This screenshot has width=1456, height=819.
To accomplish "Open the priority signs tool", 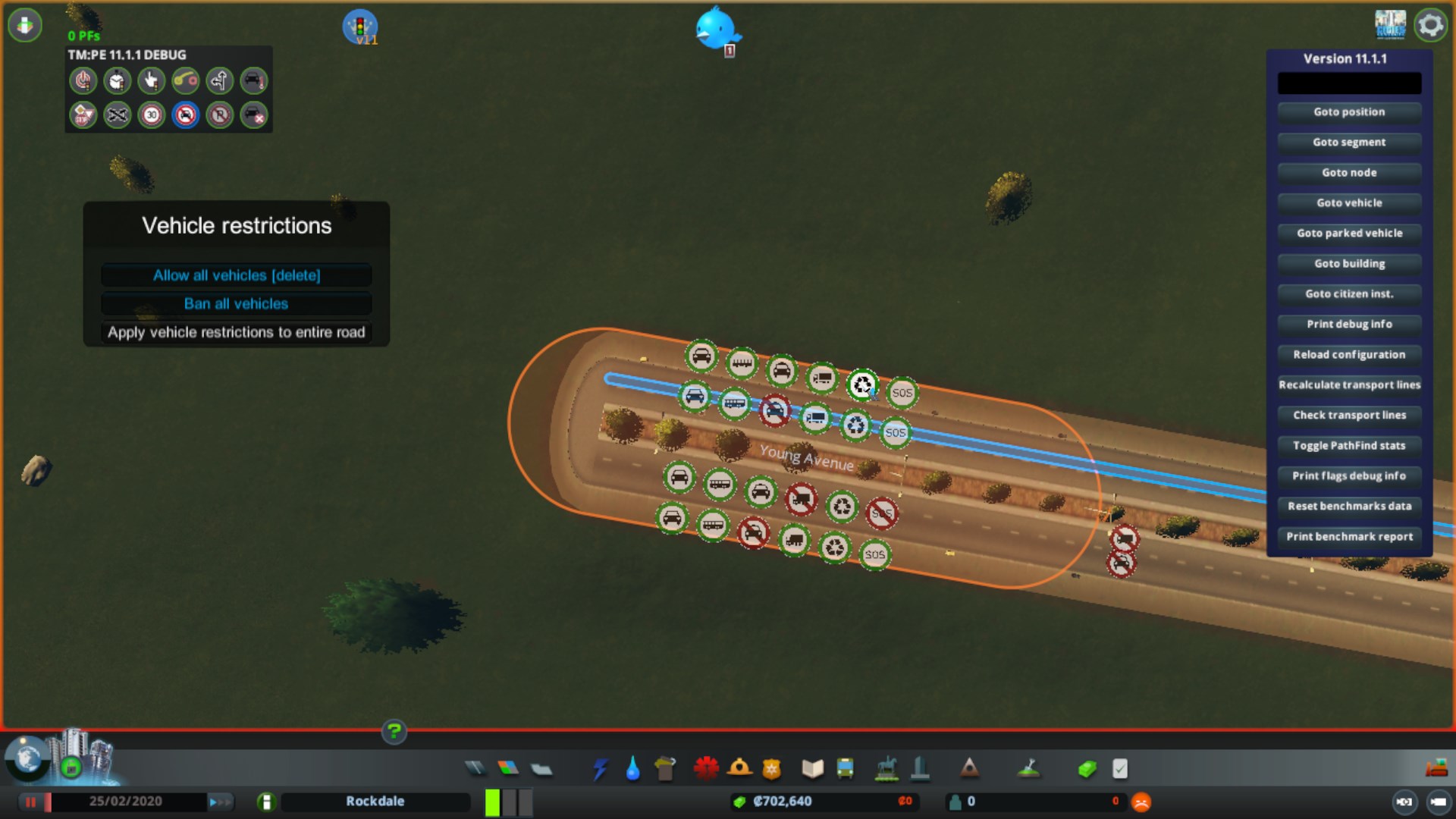I will click(x=83, y=115).
